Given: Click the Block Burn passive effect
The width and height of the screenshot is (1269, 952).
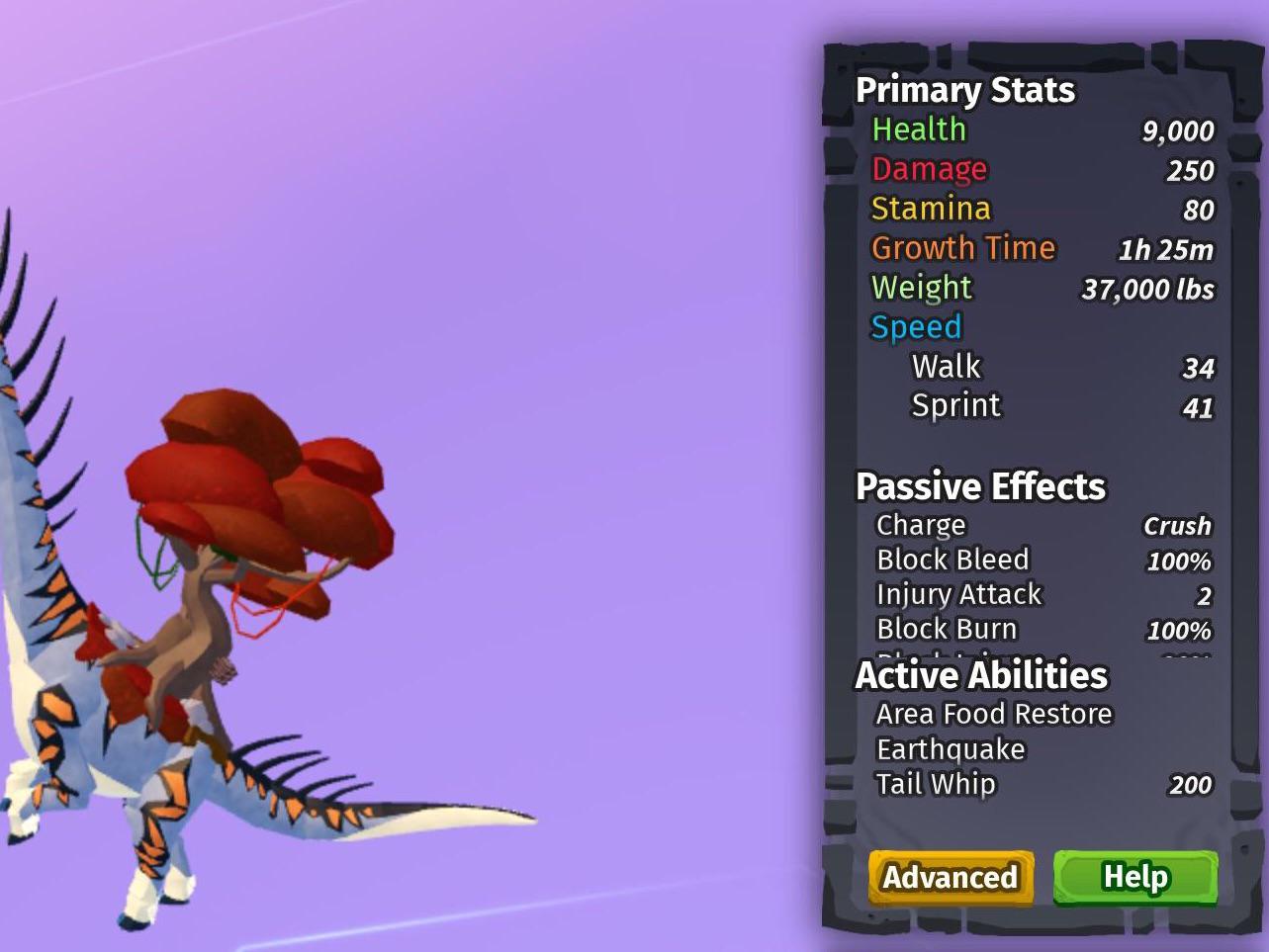Looking at the screenshot, I should point(947,629).
